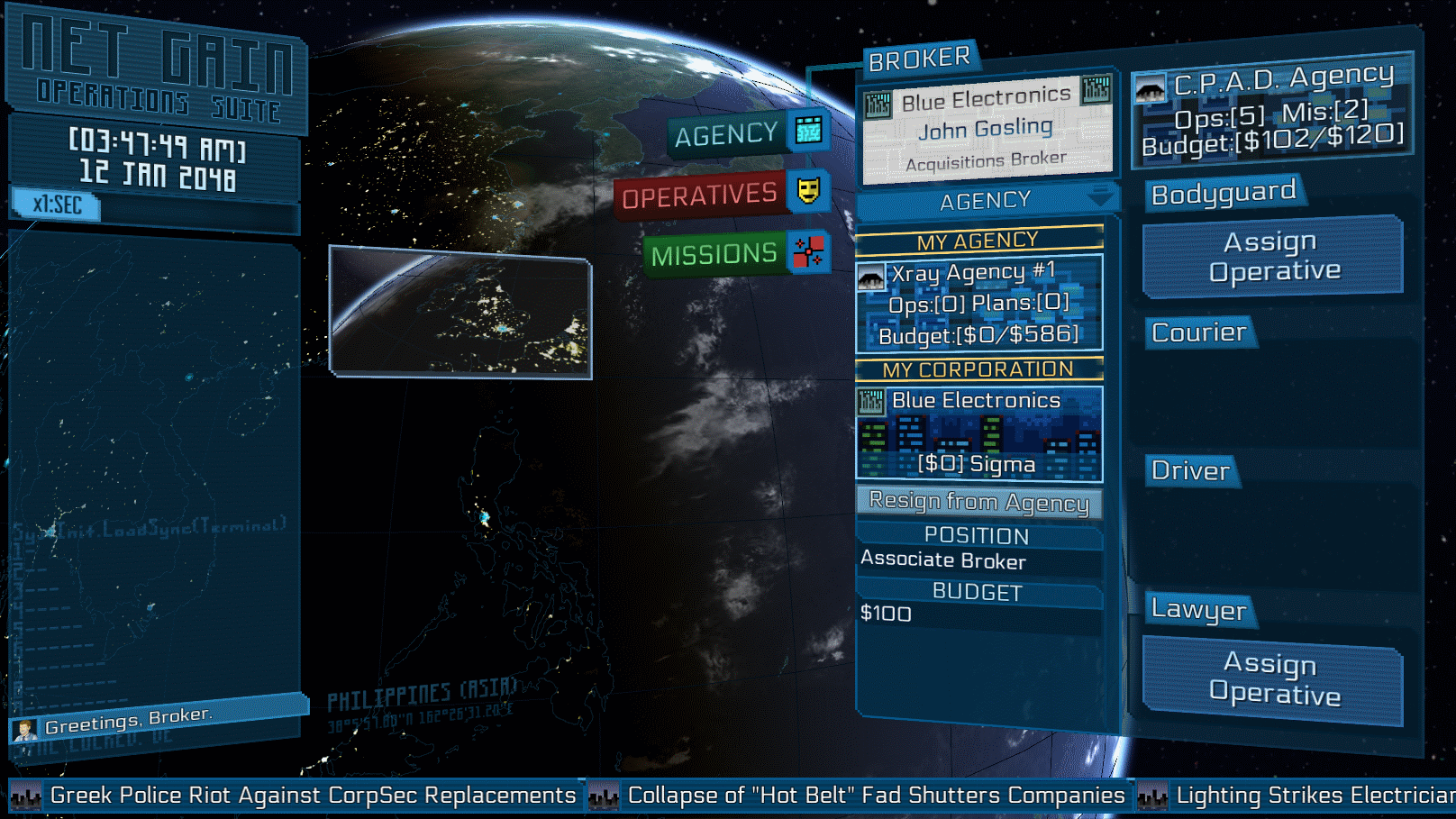The height and width of the screenshot is (819, 1456).
Task: Open the MISSIONS menu entry
Action: coord(736,254)
